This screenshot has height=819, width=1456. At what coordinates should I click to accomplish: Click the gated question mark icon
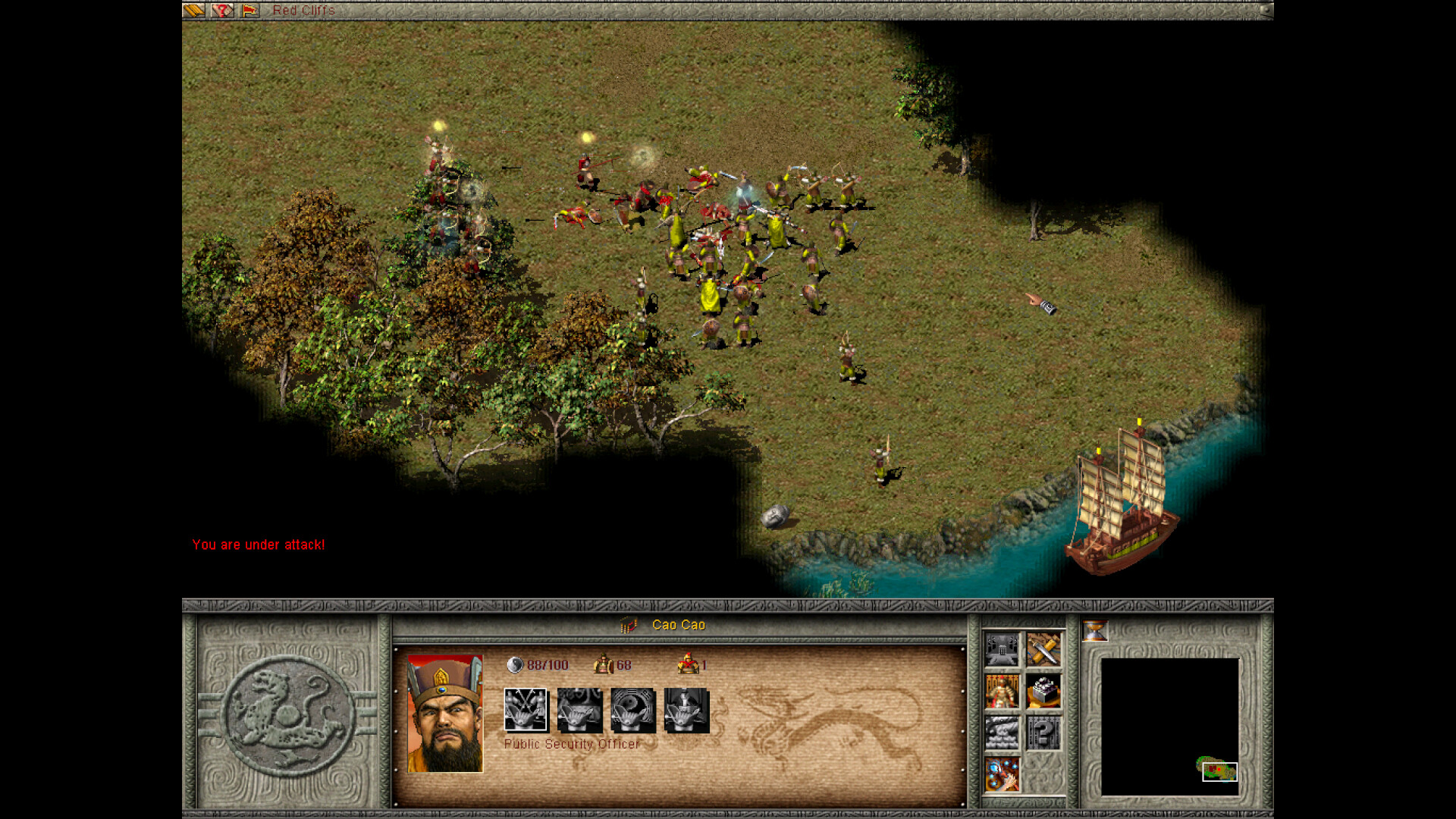pyautogui.click(x=1044, y=733)
